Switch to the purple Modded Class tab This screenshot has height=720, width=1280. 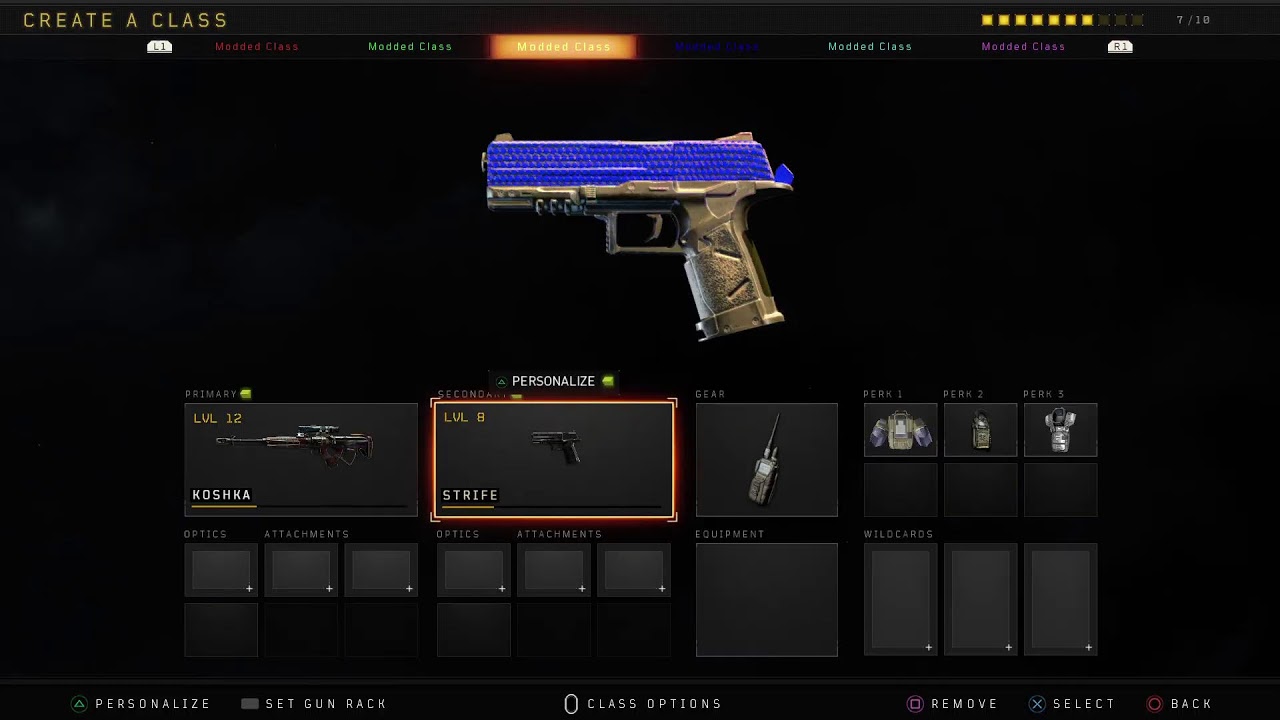1023,47
